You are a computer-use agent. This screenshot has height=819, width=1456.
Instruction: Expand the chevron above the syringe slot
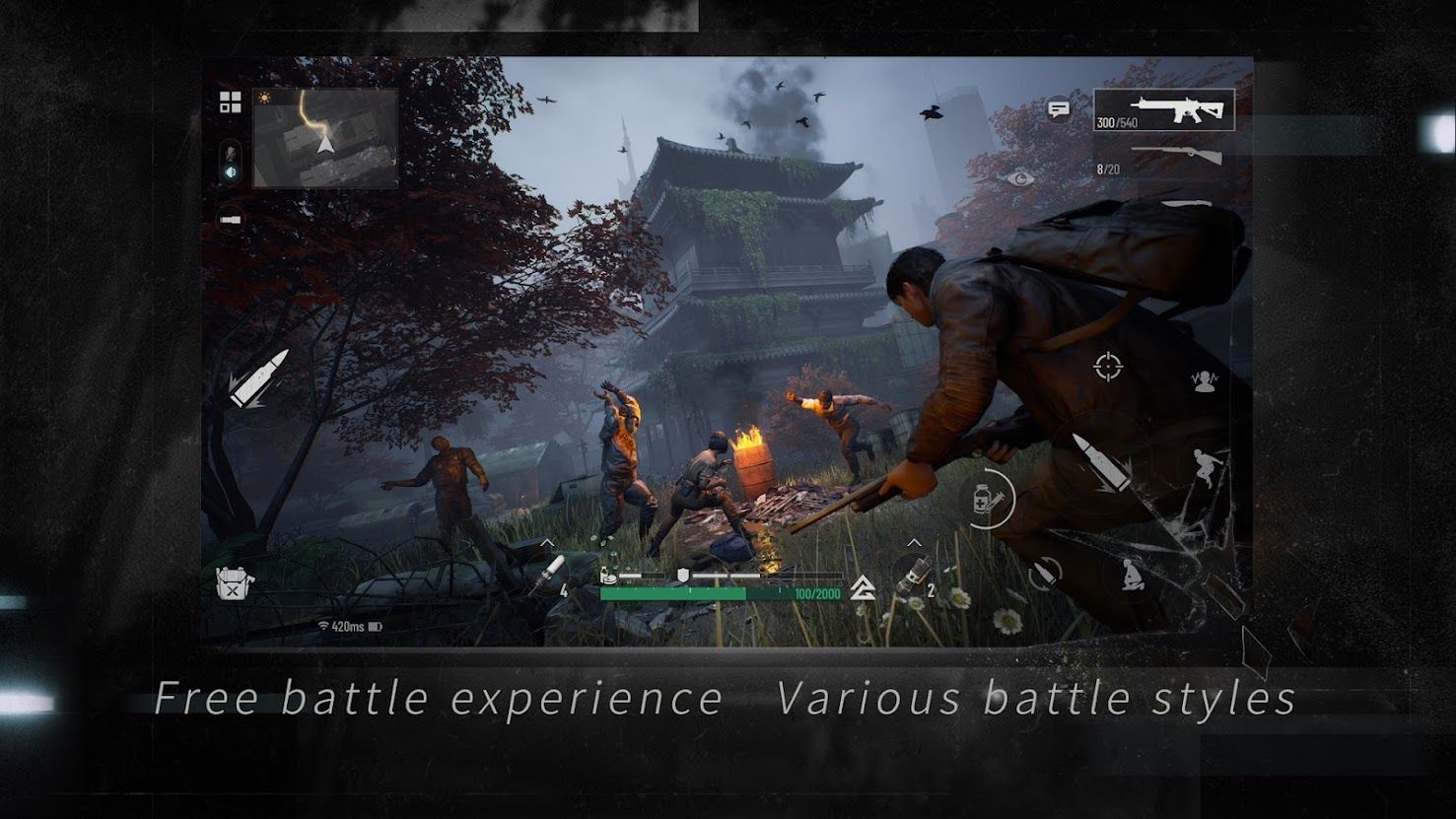(x=912, y=541)
